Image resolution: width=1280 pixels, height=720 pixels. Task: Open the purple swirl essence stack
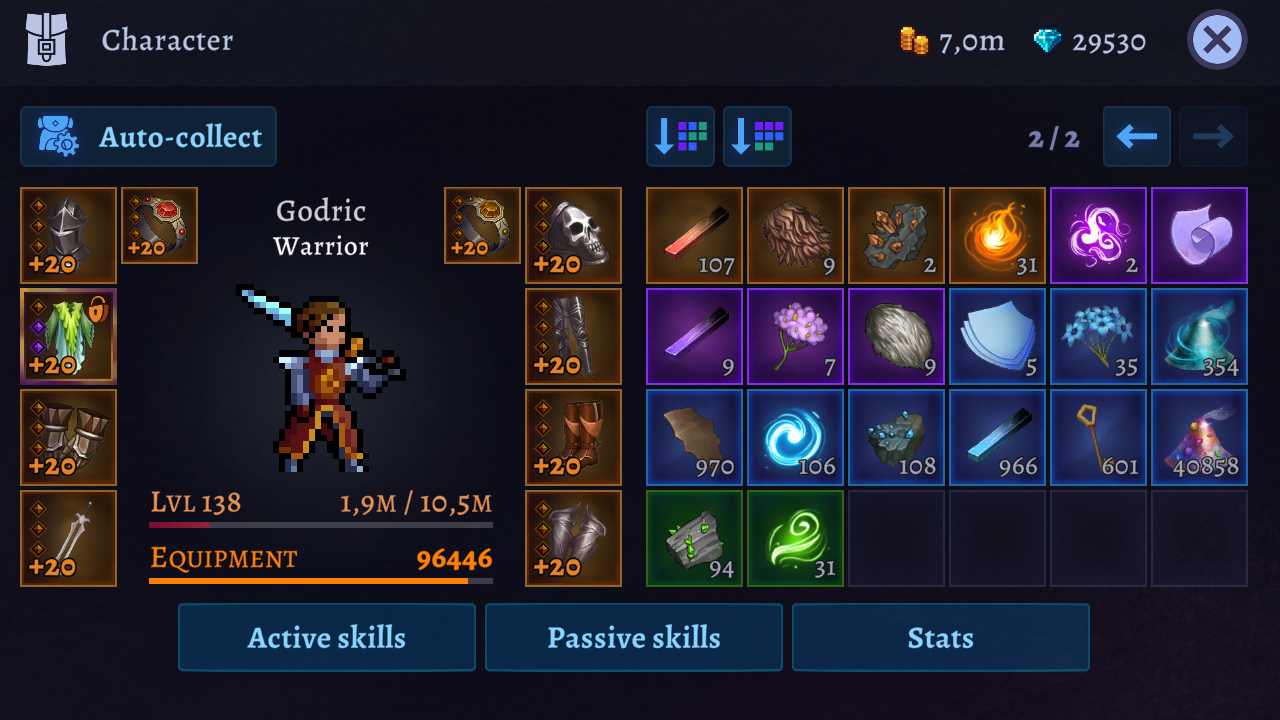[1098, 235]
